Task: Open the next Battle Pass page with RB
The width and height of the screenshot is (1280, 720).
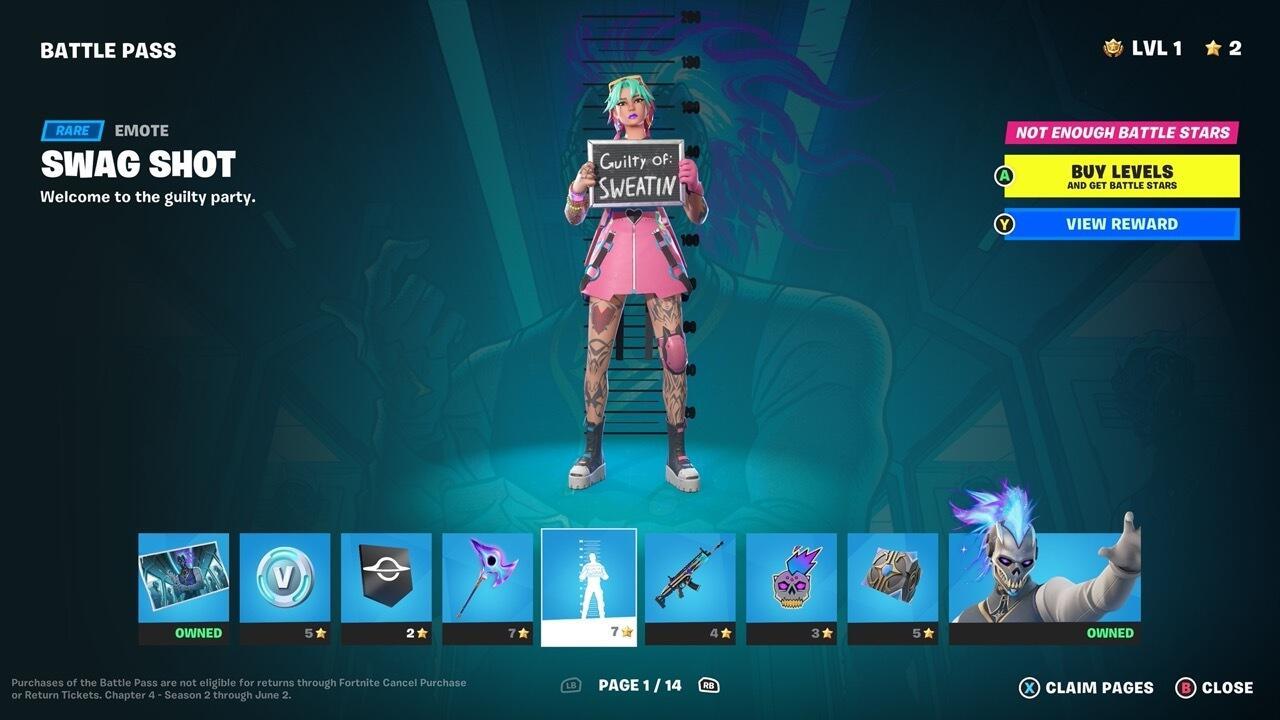Action: point(710,687)
